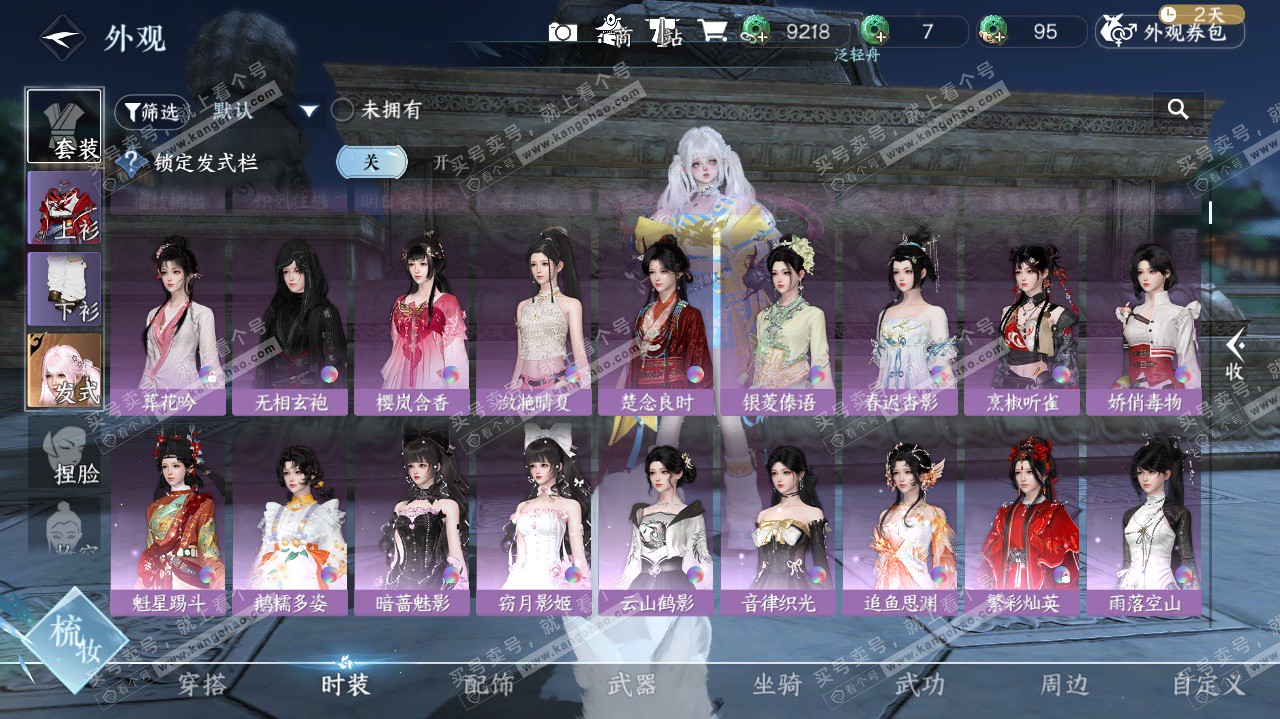Tick the 未拥有 checkbox
This screenshot has width=1280, height=719.
point(343,110)
